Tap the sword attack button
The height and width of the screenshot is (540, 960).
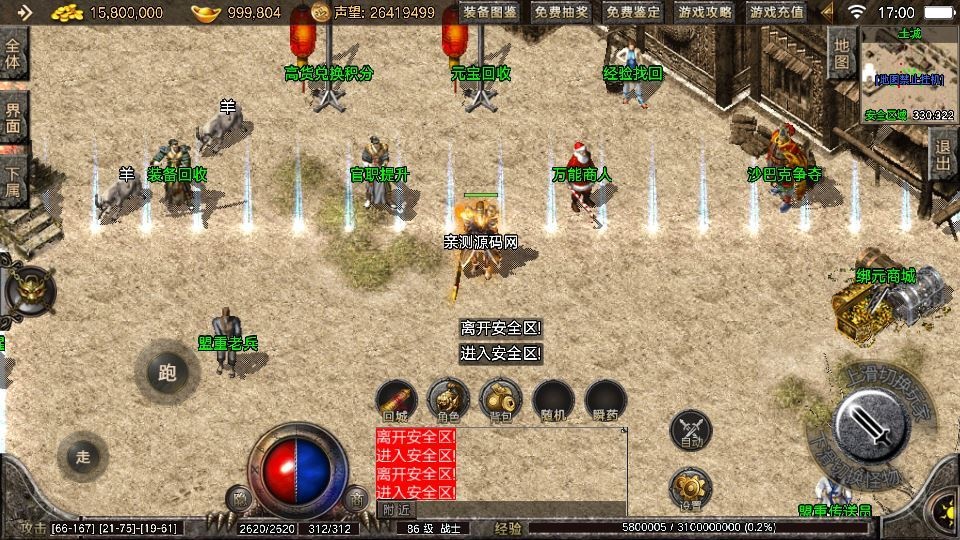pyautogui.click(x=868, y=425)
